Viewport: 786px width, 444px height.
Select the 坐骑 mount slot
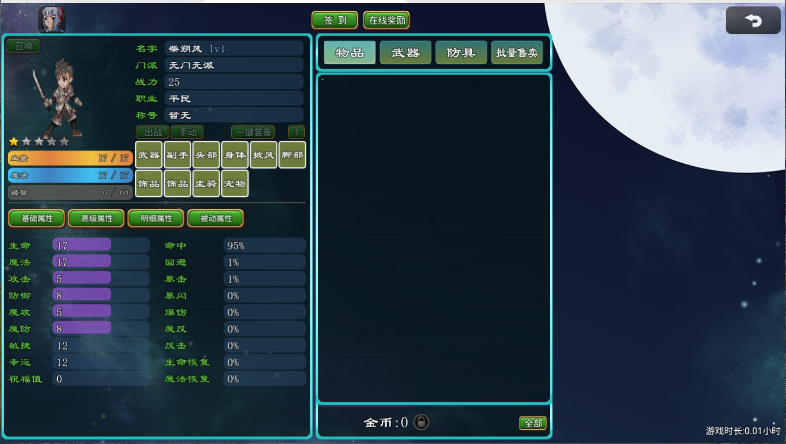[206, 184]
